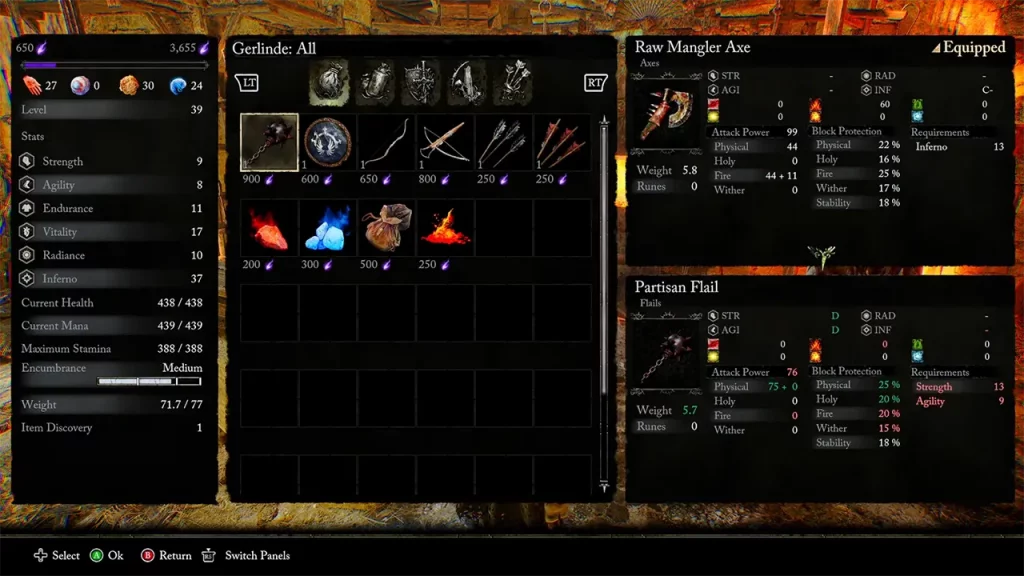Open the bow and quiver category tab

tap(467, 83)
